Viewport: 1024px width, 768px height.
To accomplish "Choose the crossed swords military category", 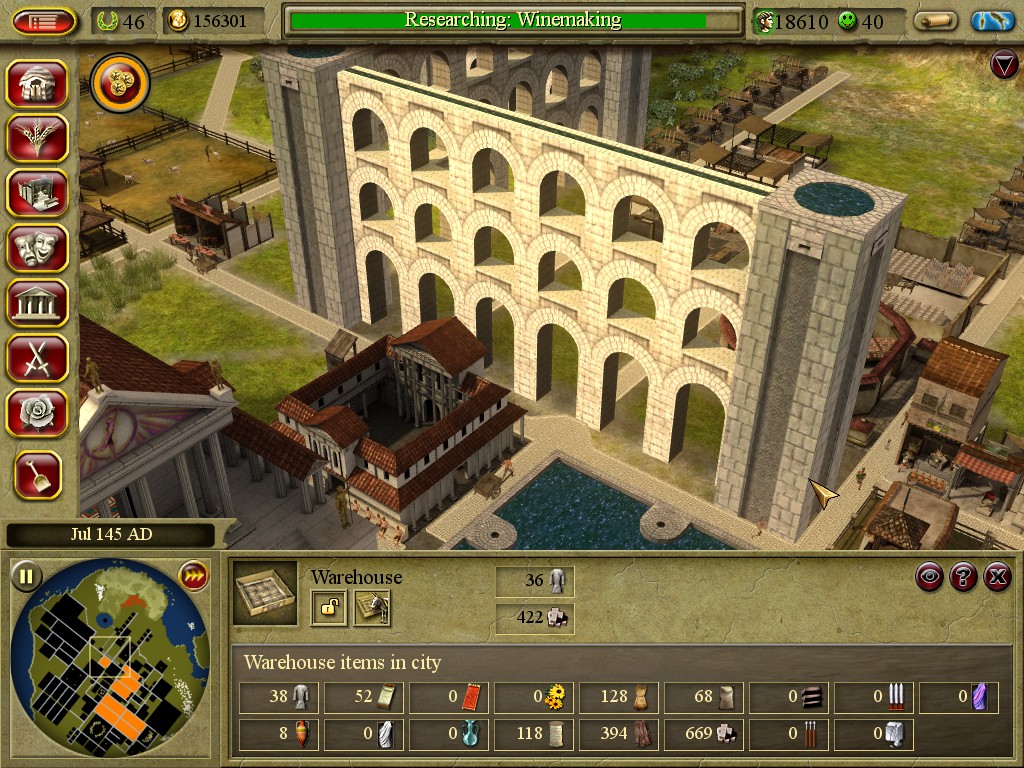I will tap(38, 357).
